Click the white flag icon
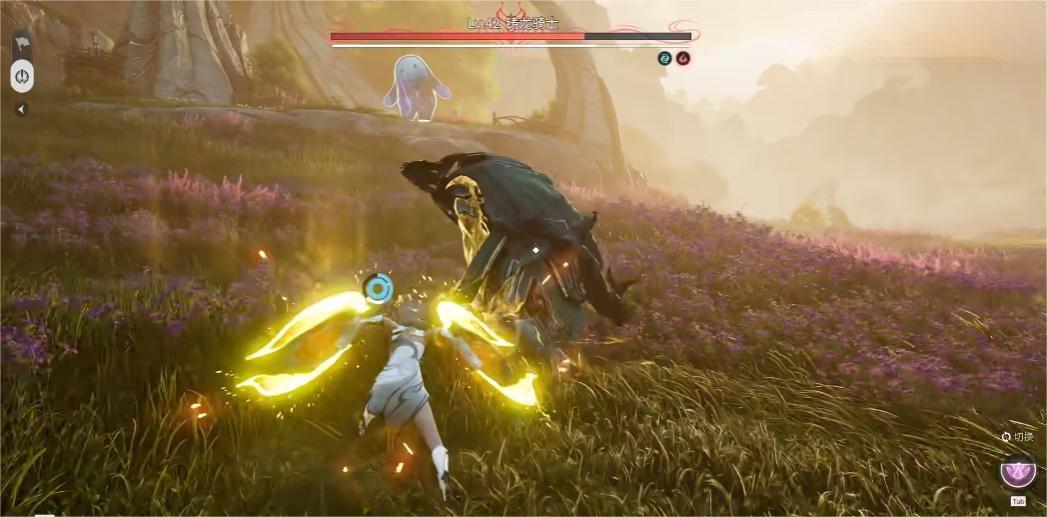The height and width of the screenshot is (517, 1047). [21, 45]
